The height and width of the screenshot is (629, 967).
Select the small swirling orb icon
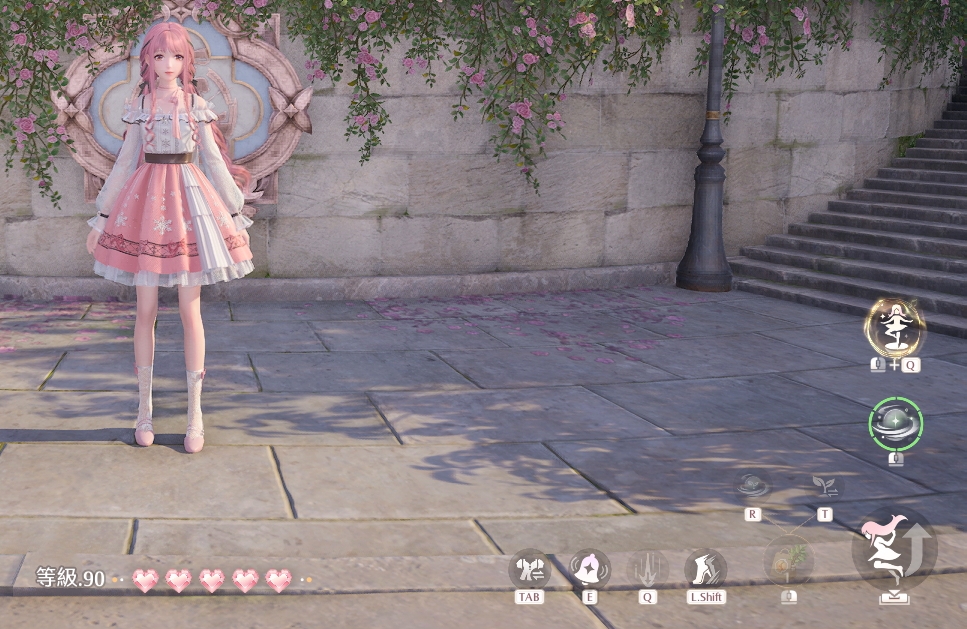pyautogui.click(x=752, y=487)
